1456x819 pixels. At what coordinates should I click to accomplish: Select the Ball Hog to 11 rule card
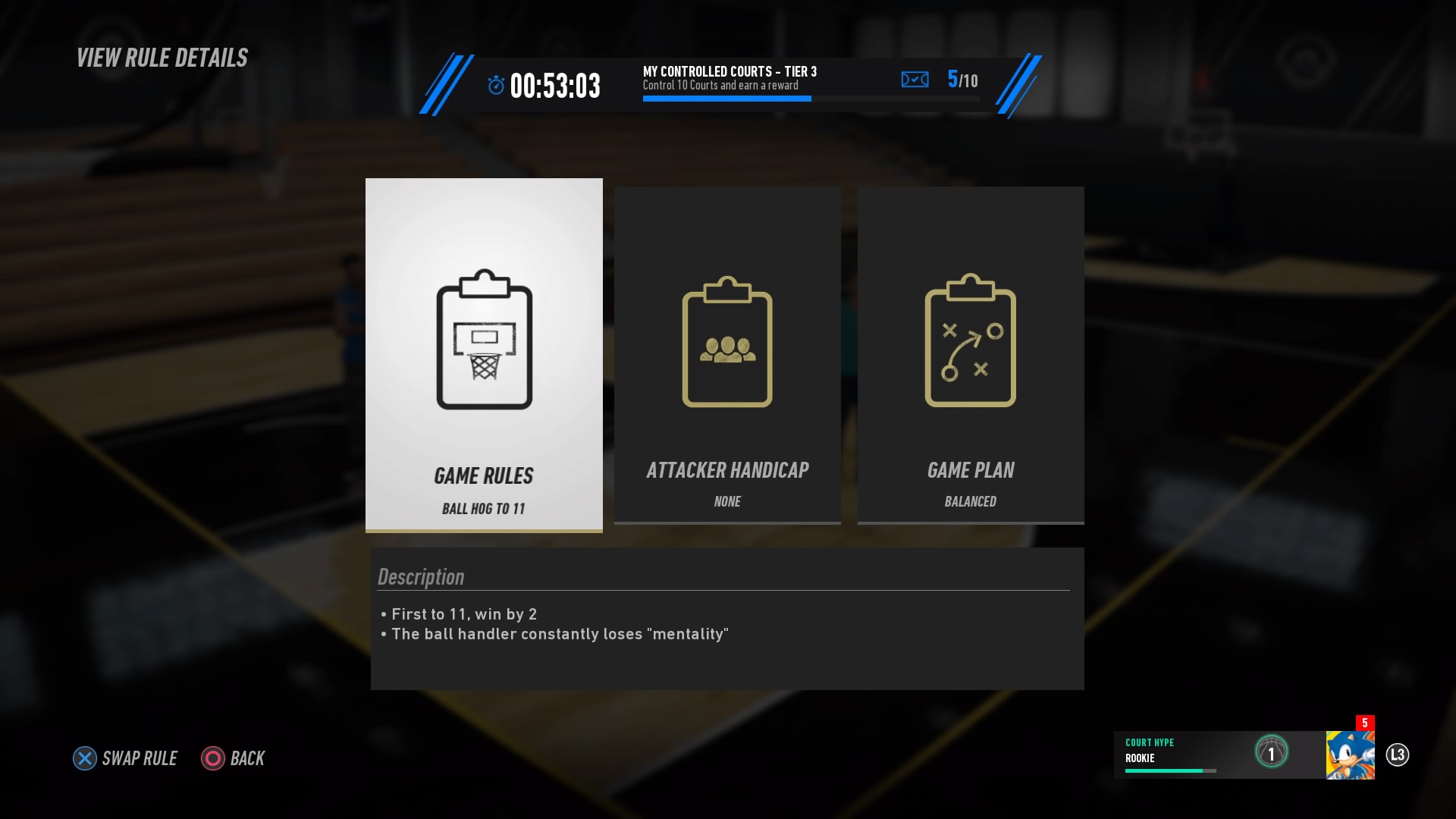[483, 354]
